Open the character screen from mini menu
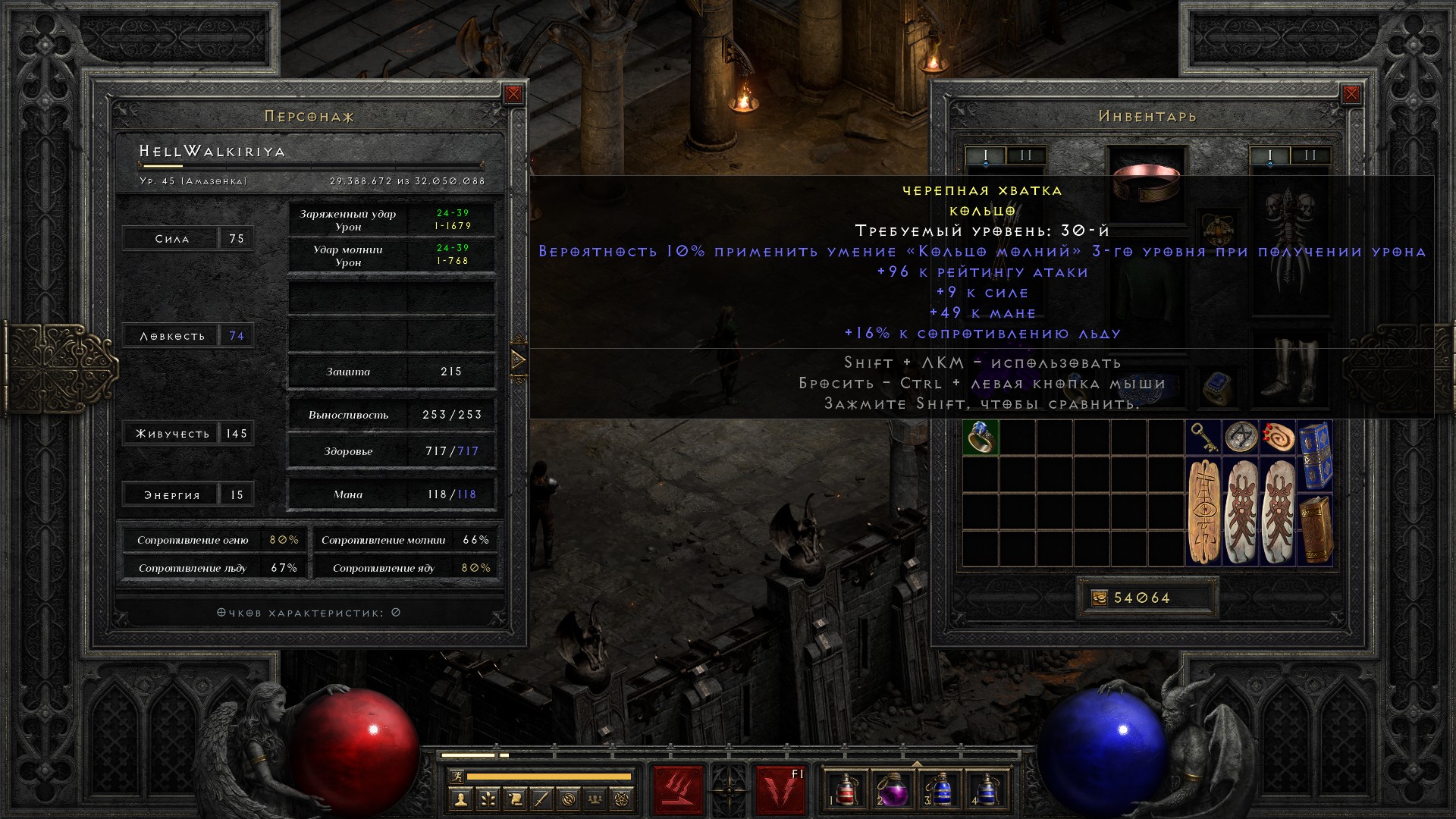Image resolution: width=1456 pixels, height=819 pixels. pyautogui.click(x=460, y=799)
